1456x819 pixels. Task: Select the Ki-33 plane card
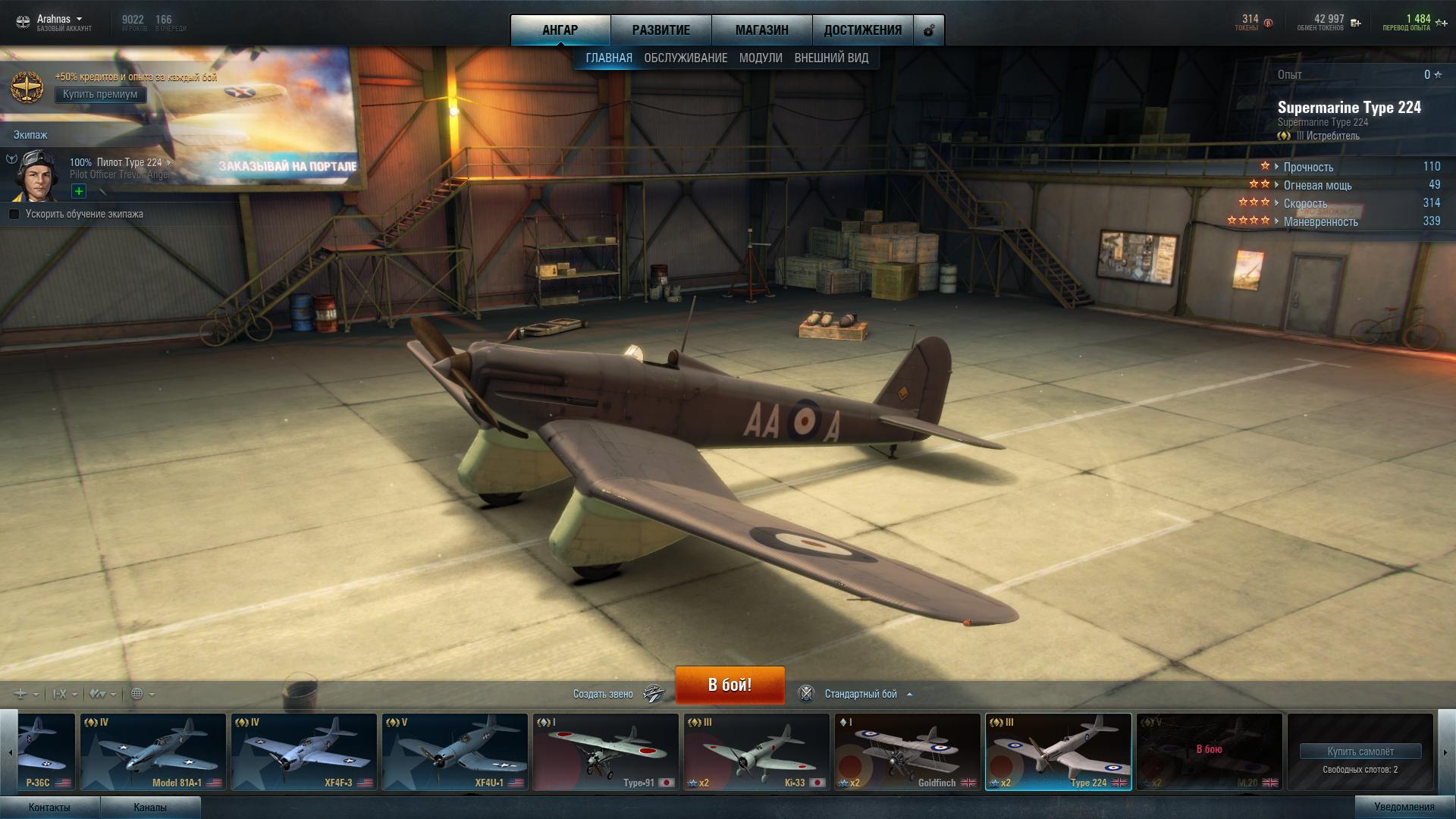[756, 752]
